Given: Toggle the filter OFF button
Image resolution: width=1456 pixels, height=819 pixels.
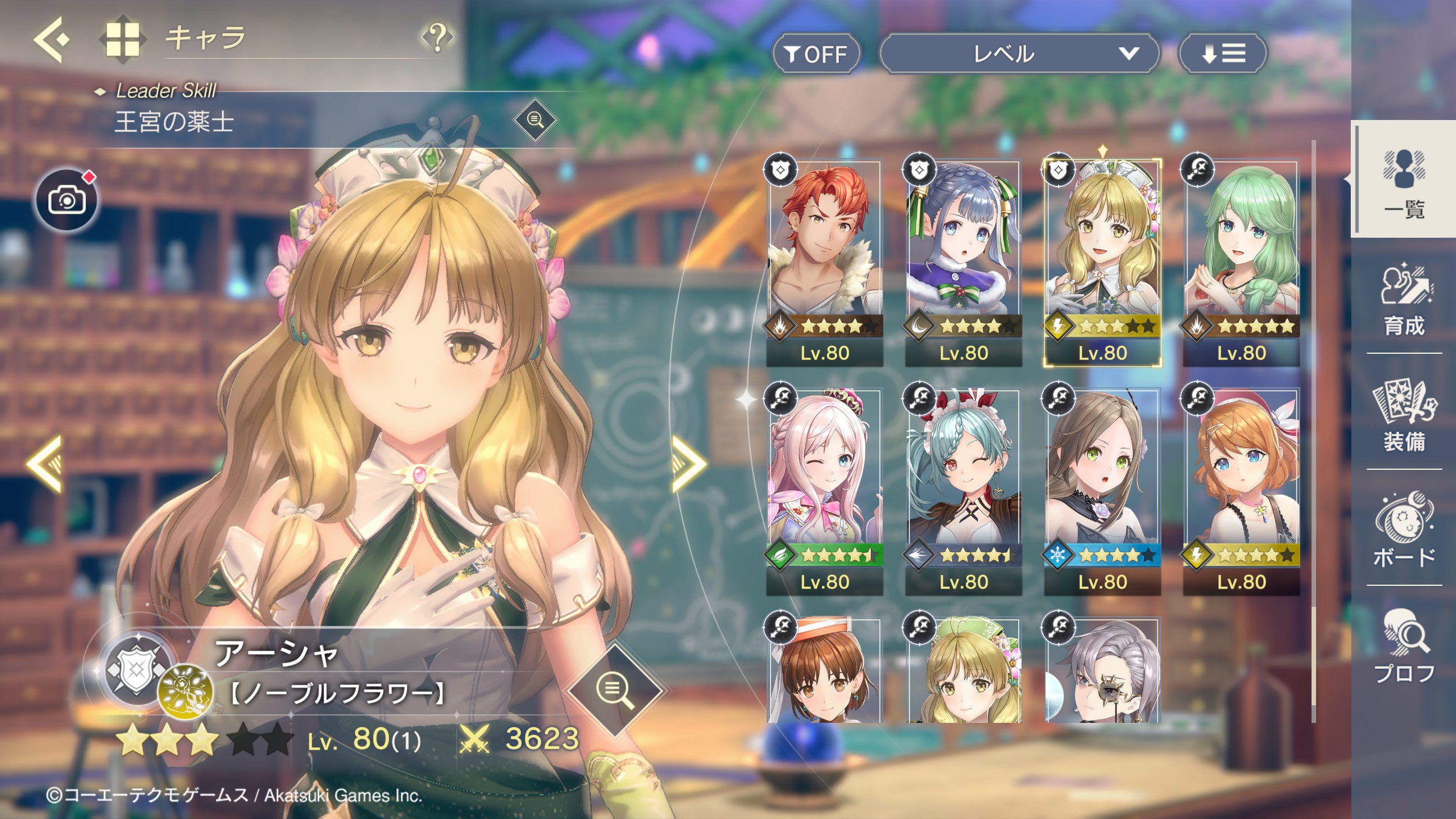Looking at the screenshot, I should pos(816,54).
